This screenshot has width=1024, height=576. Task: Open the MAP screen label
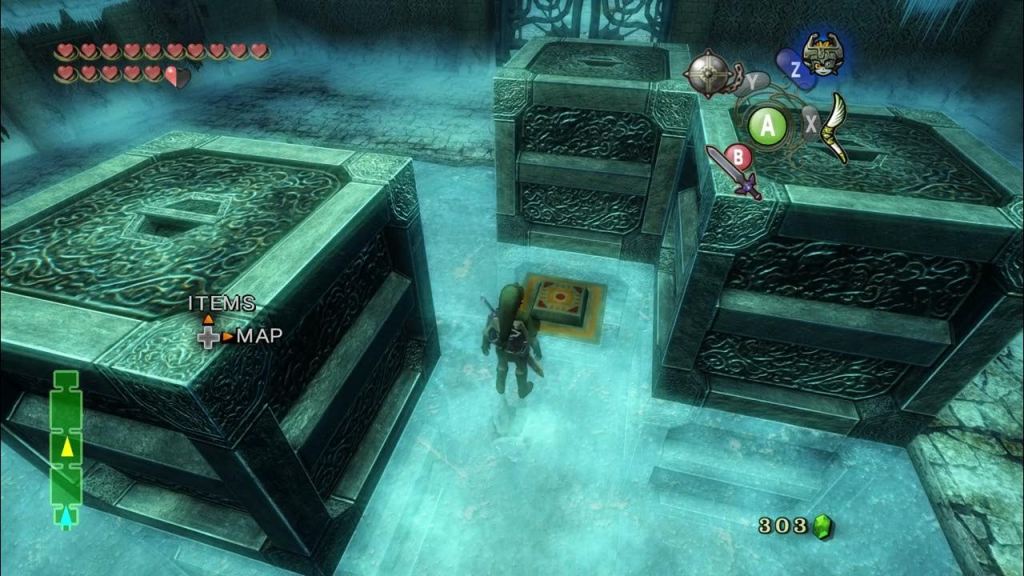coord(258,336)
